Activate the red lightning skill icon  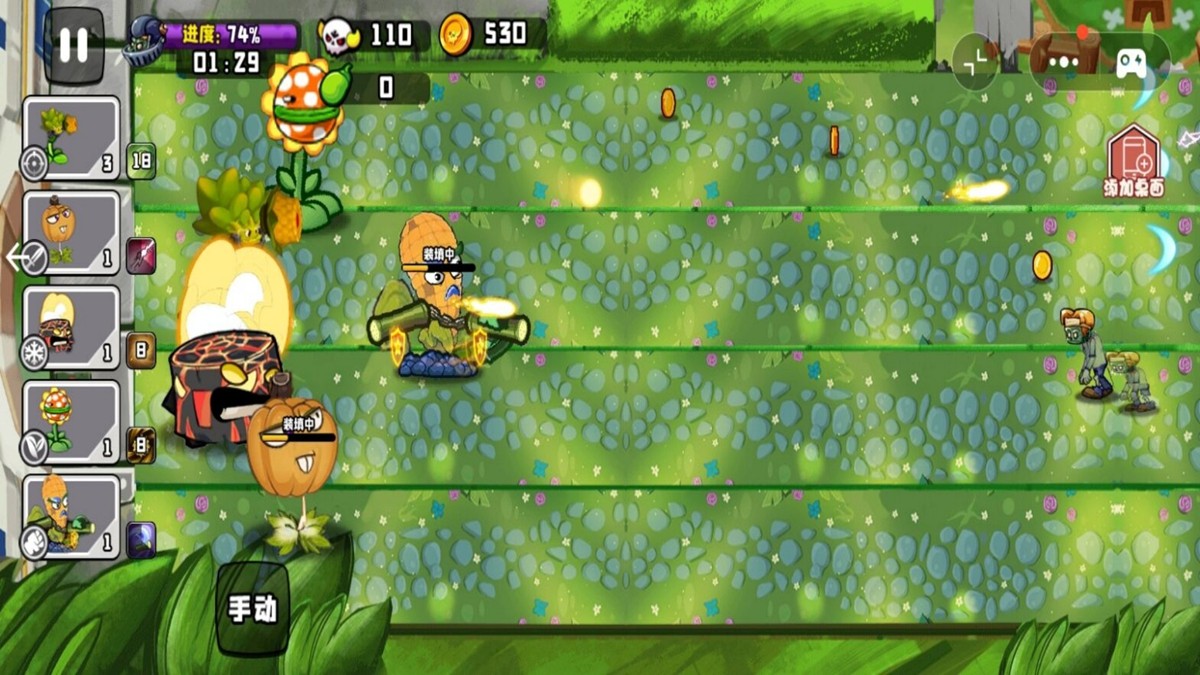[x=140, y=256]
